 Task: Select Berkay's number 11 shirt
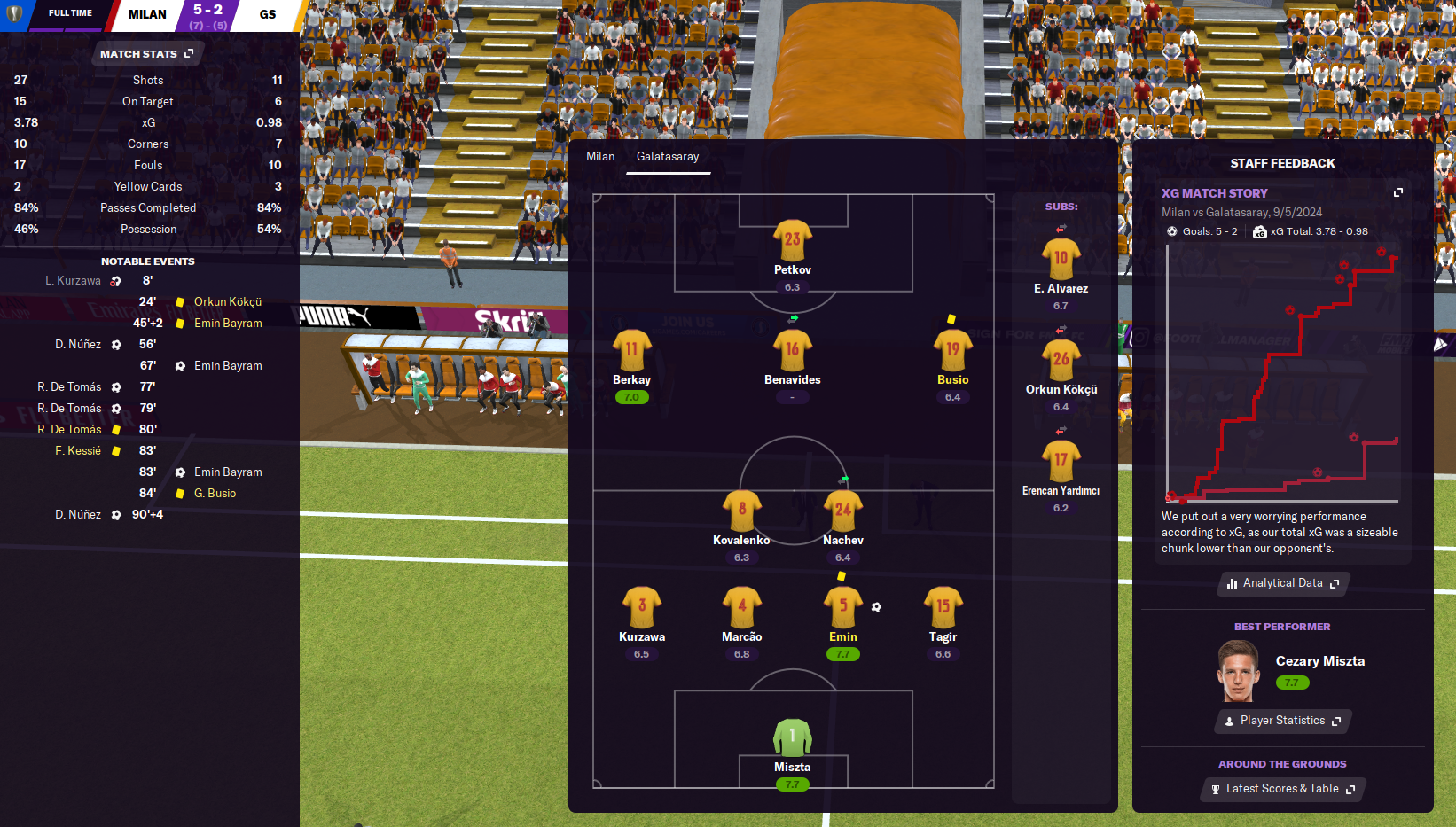coord(631,350)
